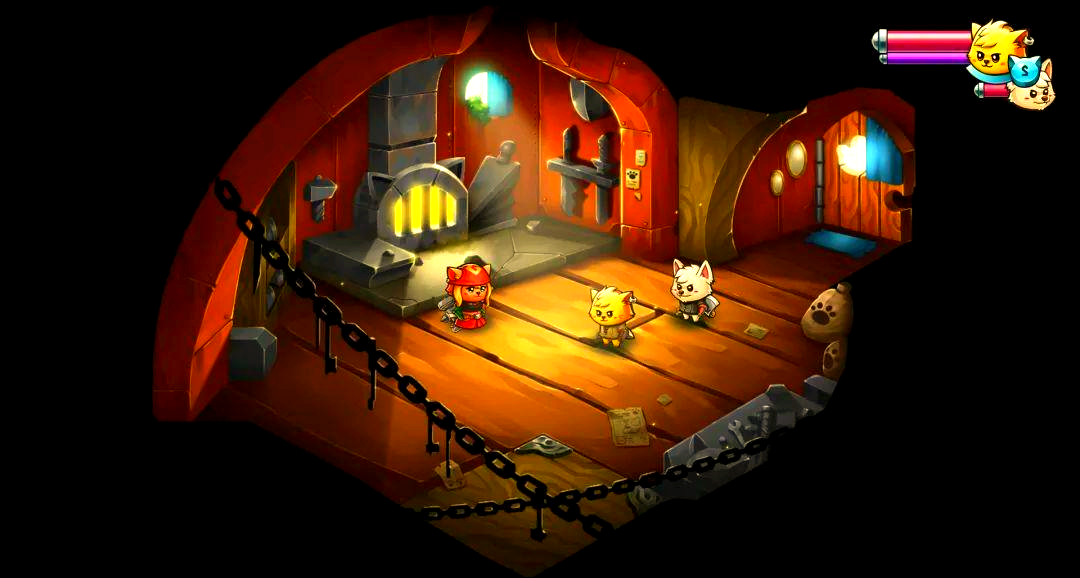Screen dimensions: 1080x578
Task: Select the yellow cat hero portrait
Action: tap(995, 50)
